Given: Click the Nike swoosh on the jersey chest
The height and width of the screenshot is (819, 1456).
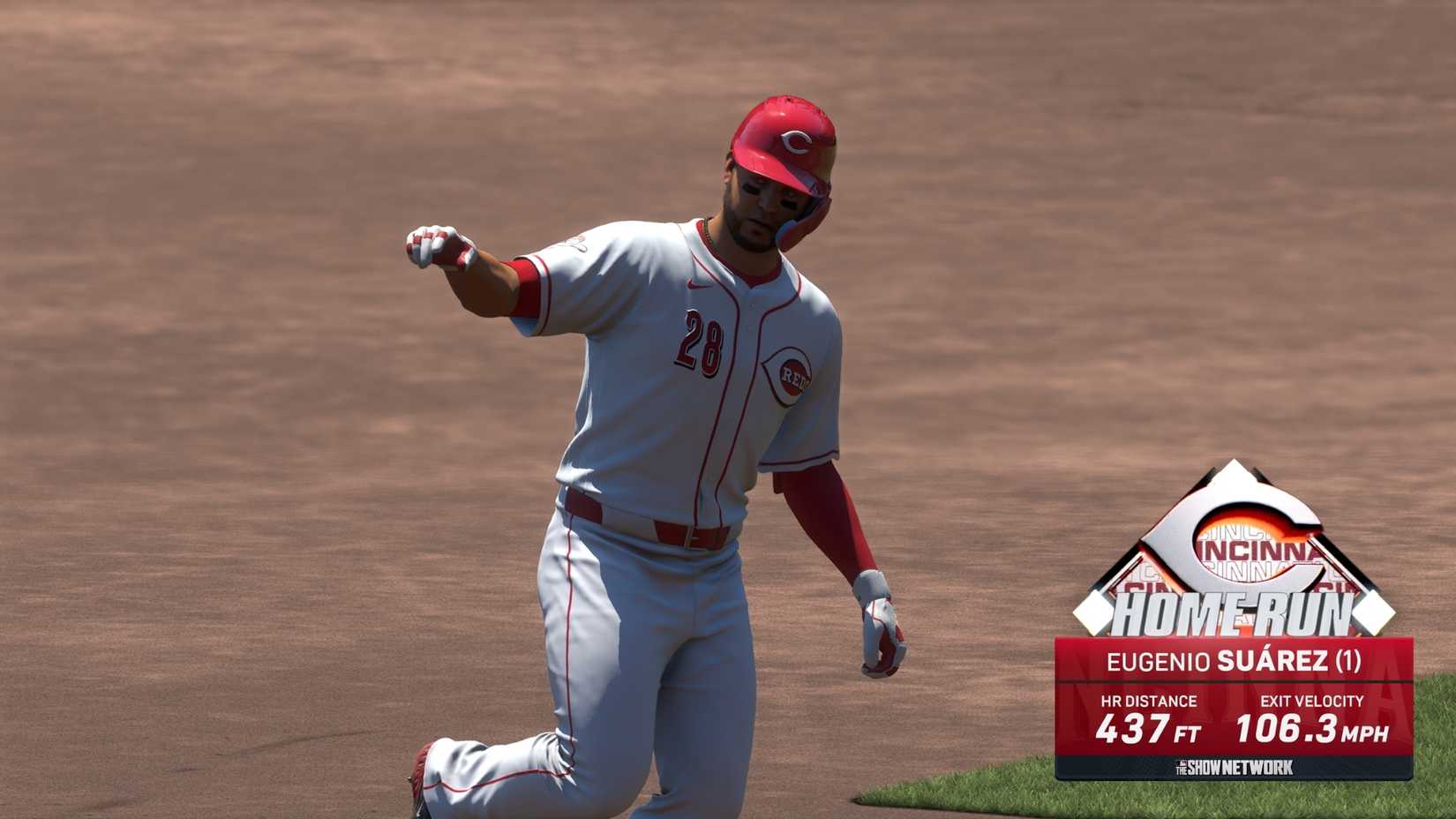Looking at the screenshot, I should (697, 285).
